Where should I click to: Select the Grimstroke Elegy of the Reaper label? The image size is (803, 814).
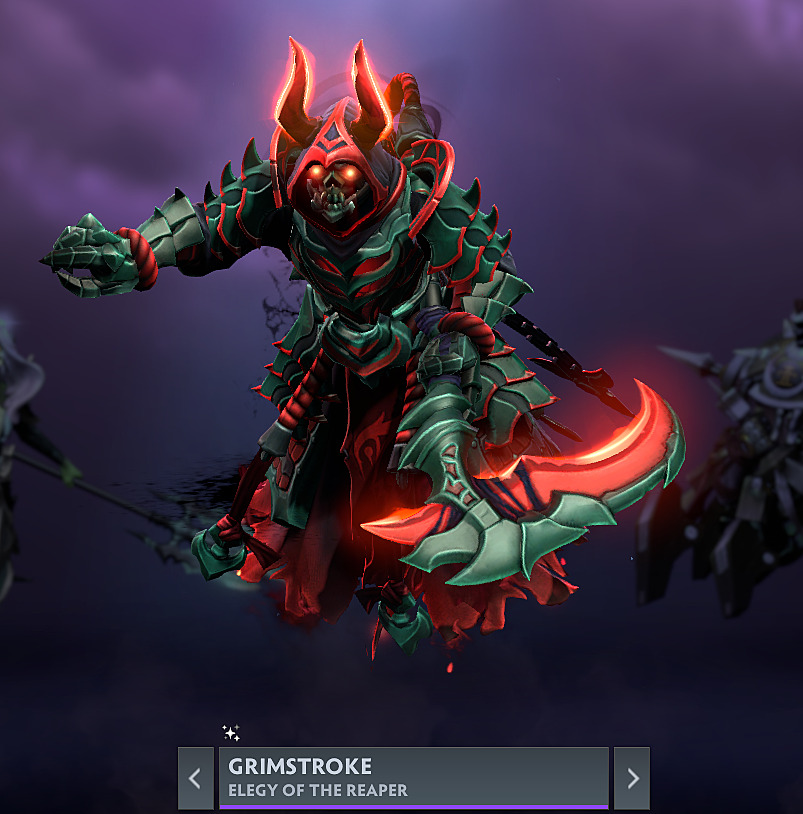(x=413, y=777)
